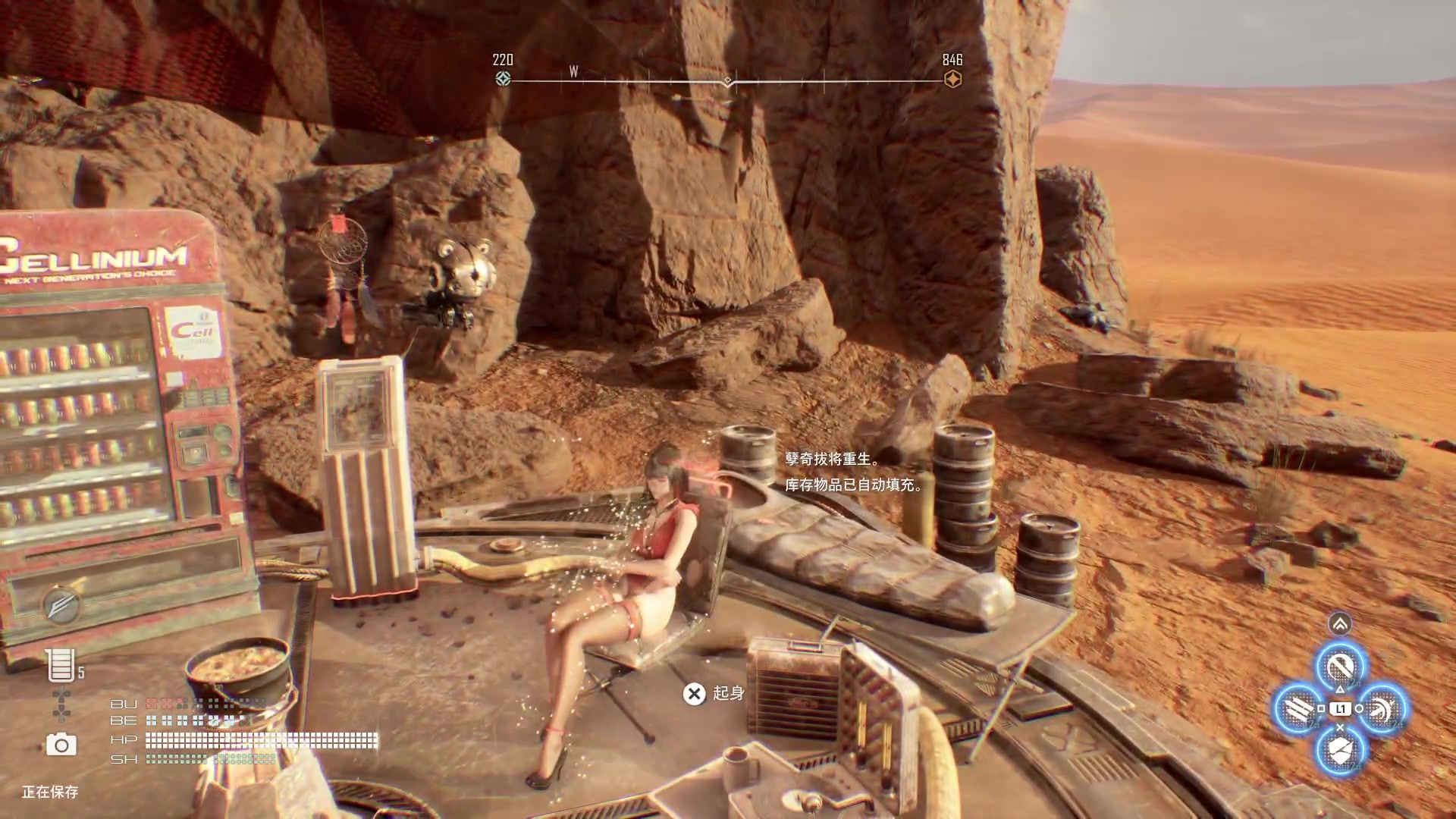
Task: Open photo mode via the camera icon
Action: click(x=61, y=745)
